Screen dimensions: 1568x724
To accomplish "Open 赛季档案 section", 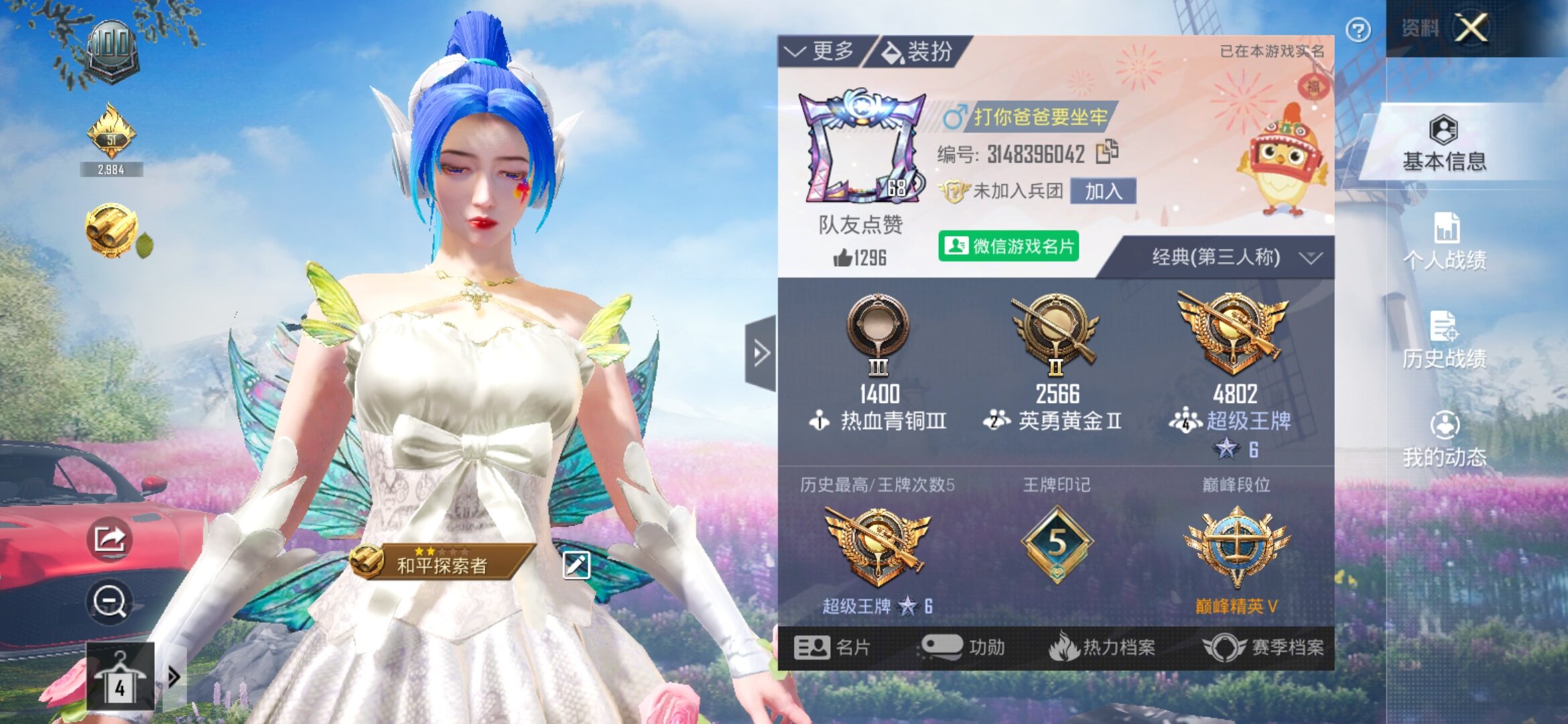I will click(x=1264, y=648).
